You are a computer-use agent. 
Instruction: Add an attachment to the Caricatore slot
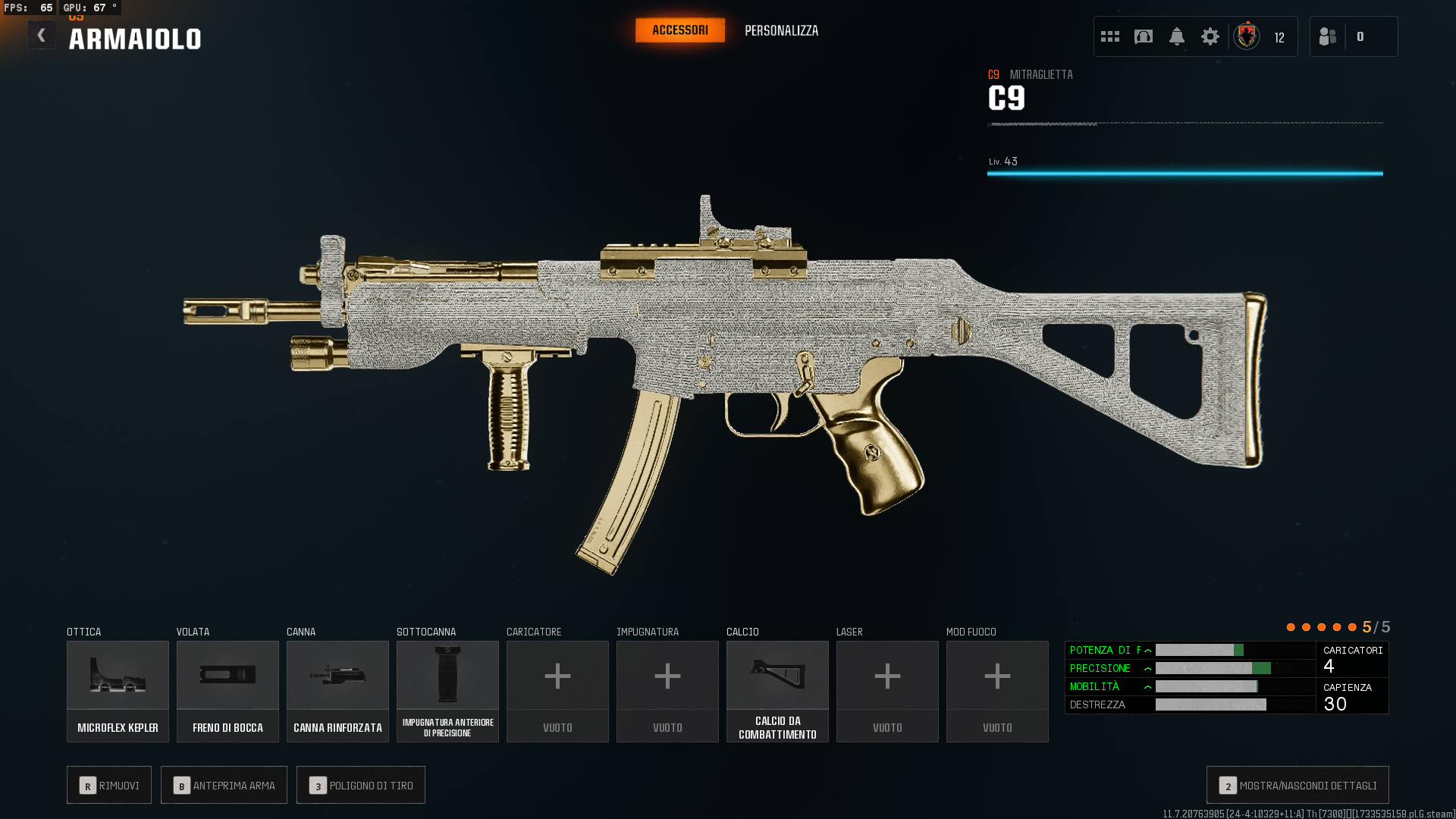(557, 691)
